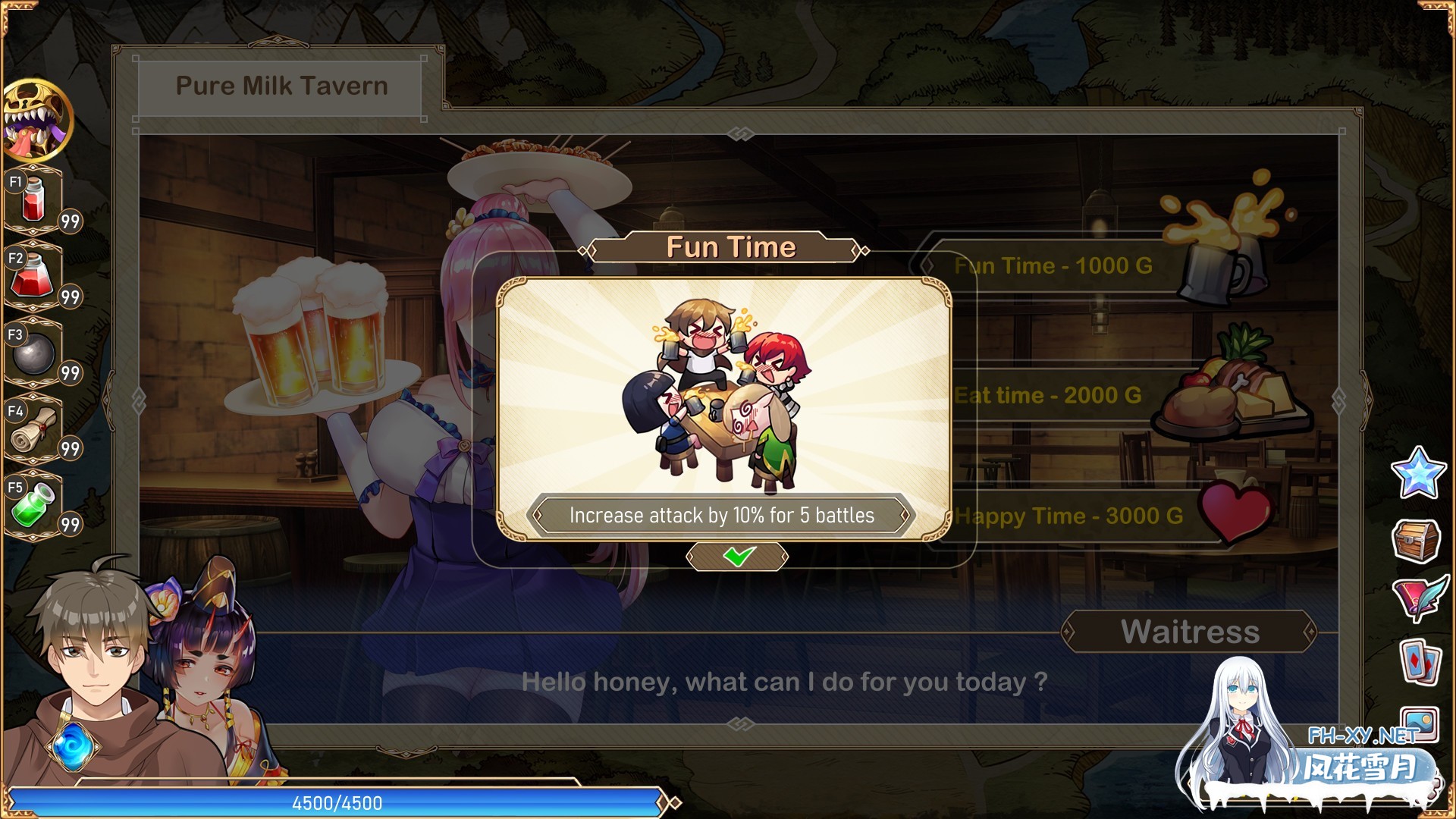Click the 4500/4500 health bar
1456x819 pixels.
336,803
